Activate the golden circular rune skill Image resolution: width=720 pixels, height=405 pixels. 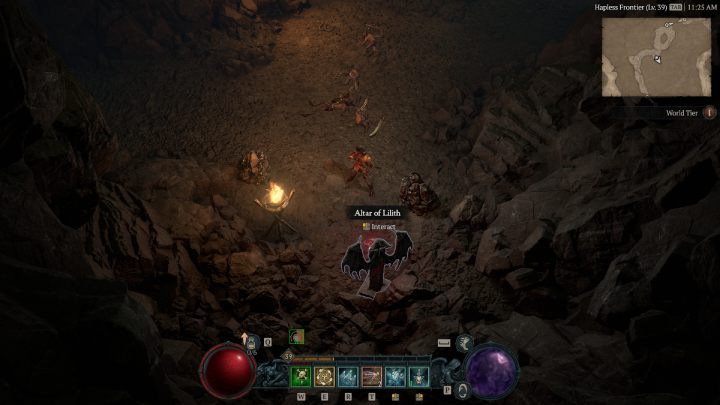point(324,377)
